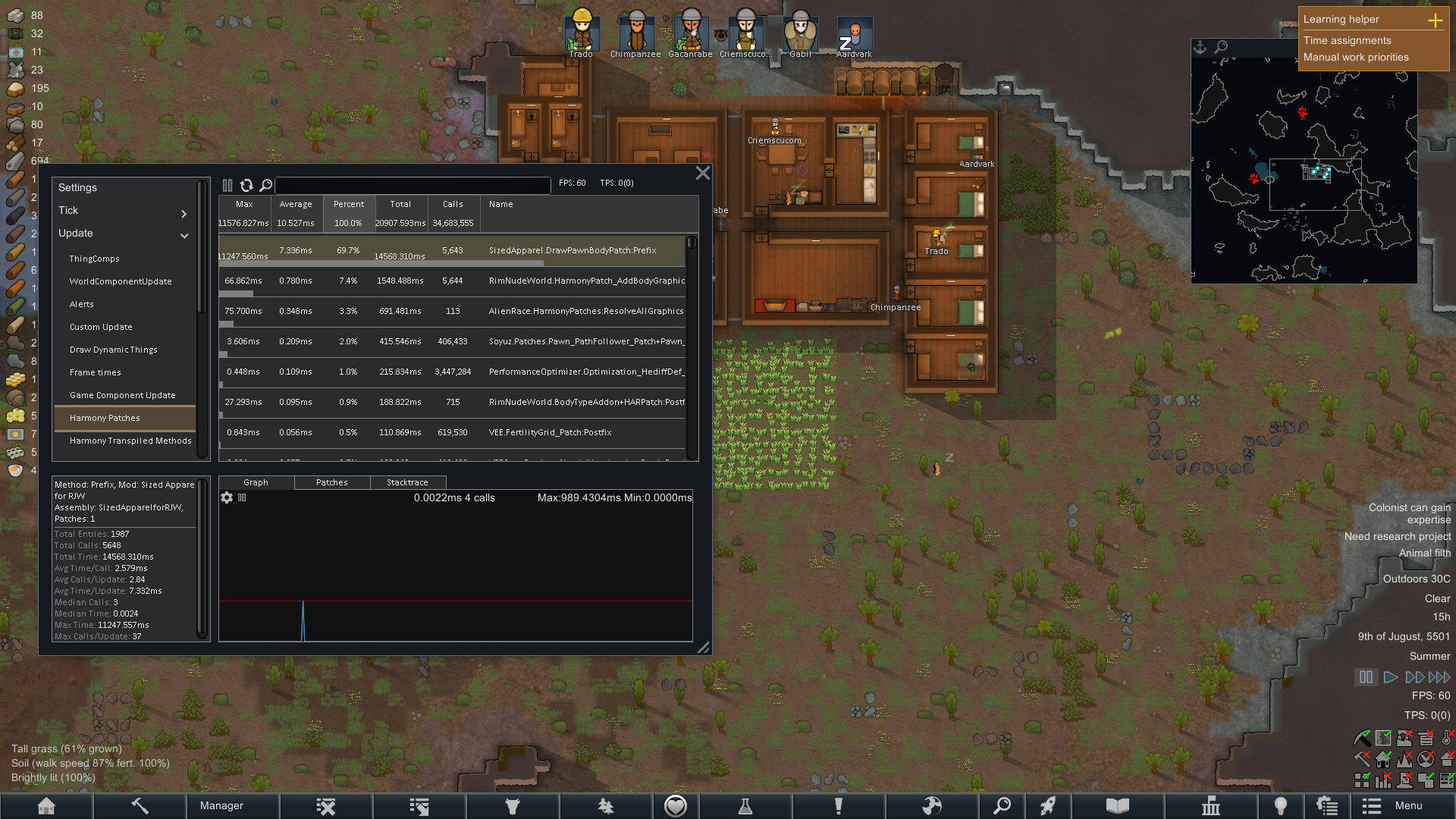The image size is (1456, 819).
Task: Switch to the Stacktrace tab
Action: tap(407, 482)
